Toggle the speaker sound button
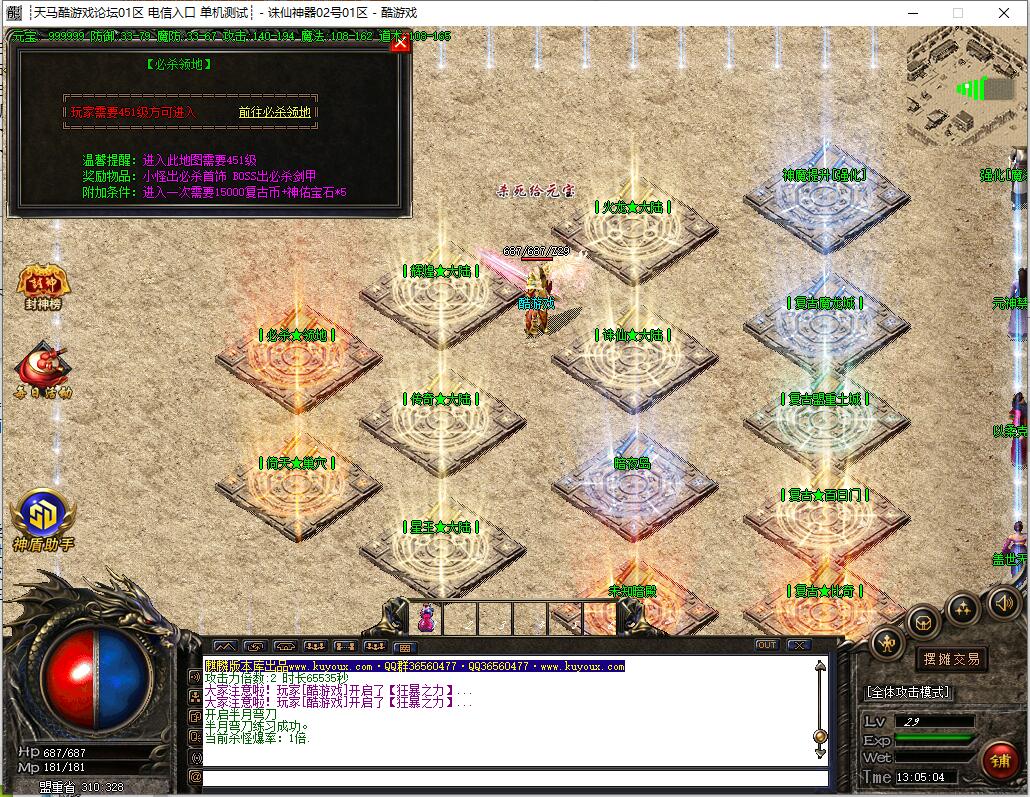1030x797 pixels. [1003, 602]
